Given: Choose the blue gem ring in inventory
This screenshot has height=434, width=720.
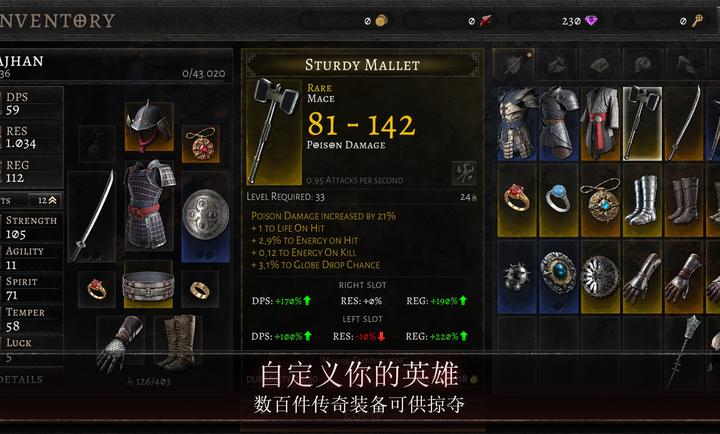Looking at the screenshot, I should click(x=557, y=198).
